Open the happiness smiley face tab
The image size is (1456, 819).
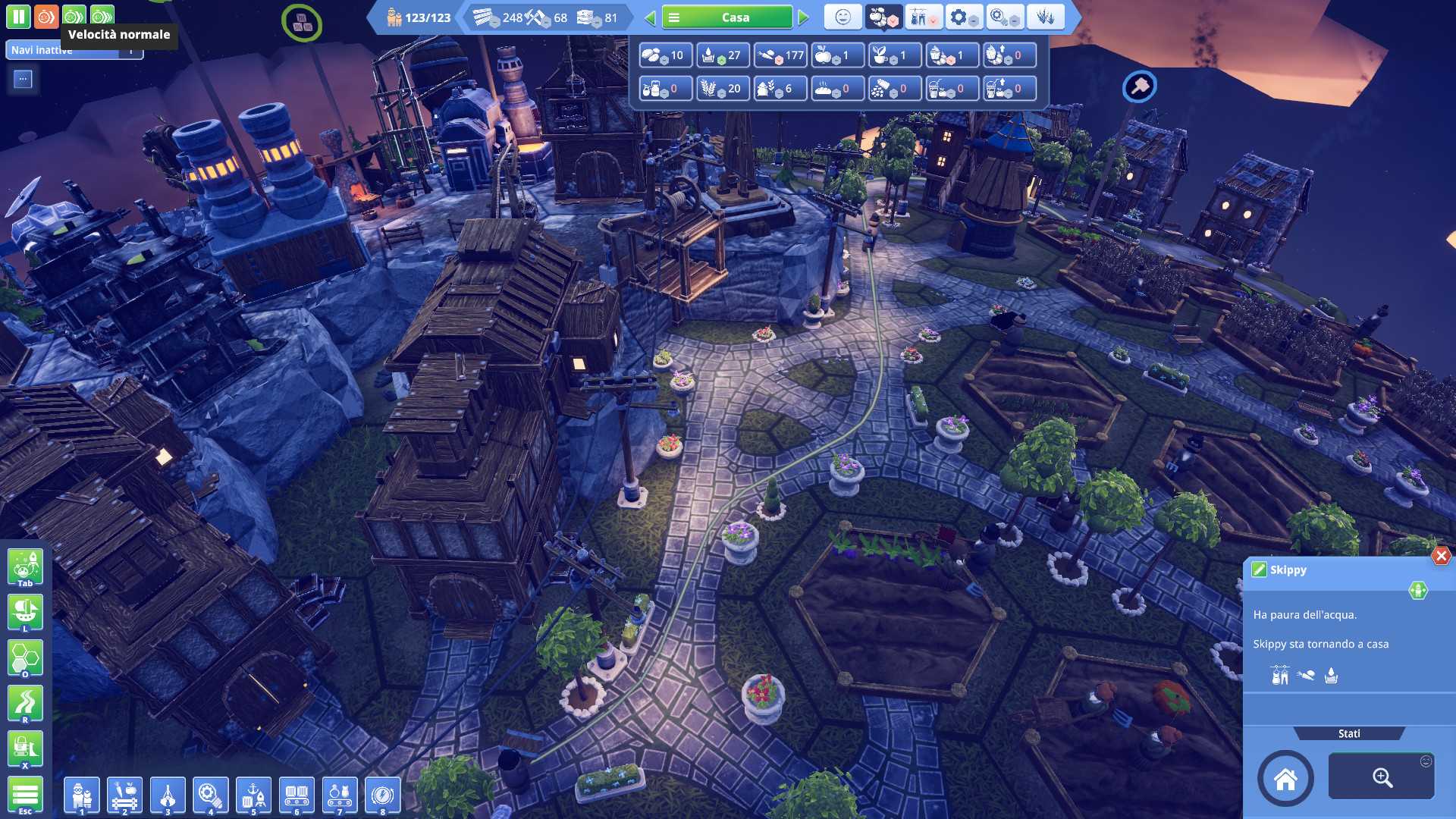click(x=843, y=17)
